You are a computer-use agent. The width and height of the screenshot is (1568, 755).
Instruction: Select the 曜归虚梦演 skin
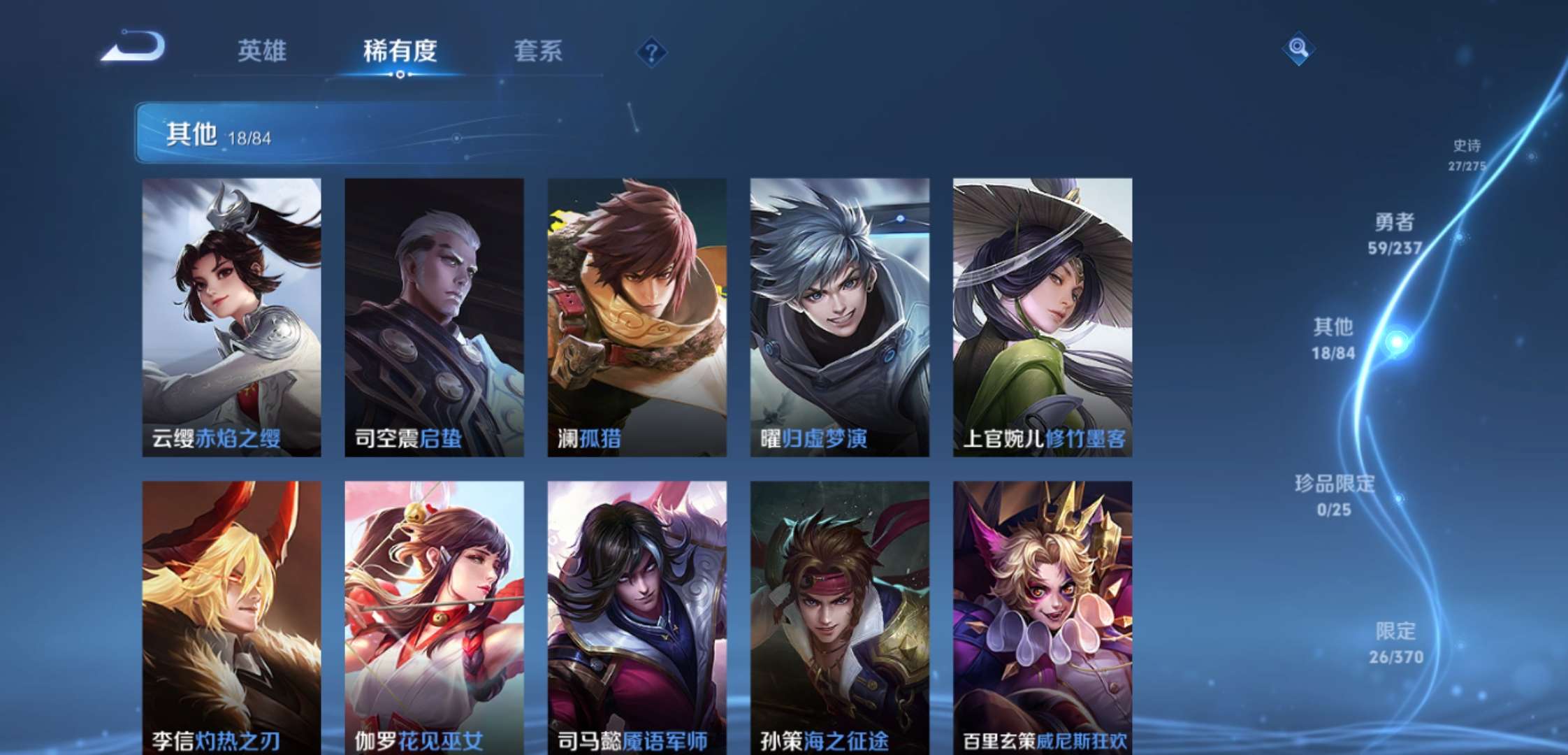pyautogui.click(x=841, y=315)
